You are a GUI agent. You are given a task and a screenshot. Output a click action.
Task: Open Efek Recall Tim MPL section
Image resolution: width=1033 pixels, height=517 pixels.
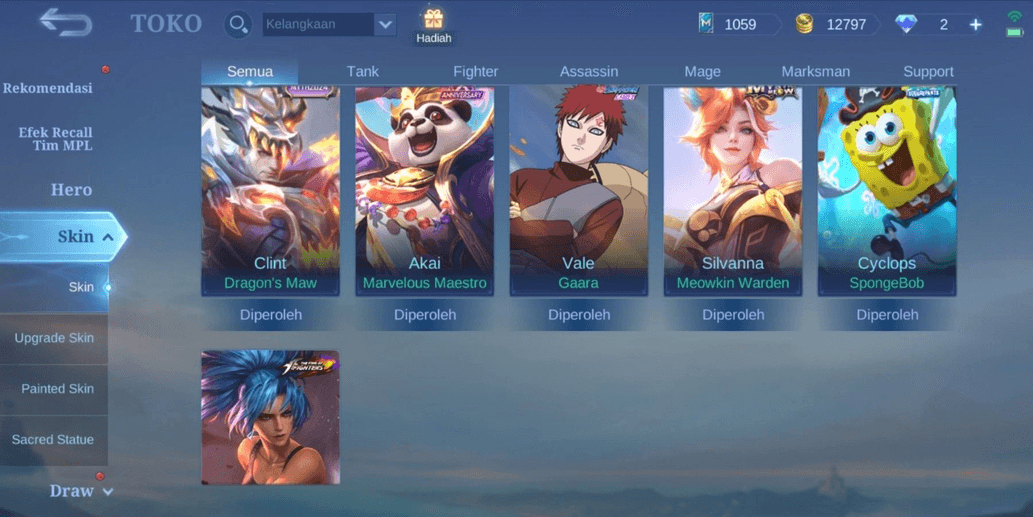click(55, 139)
